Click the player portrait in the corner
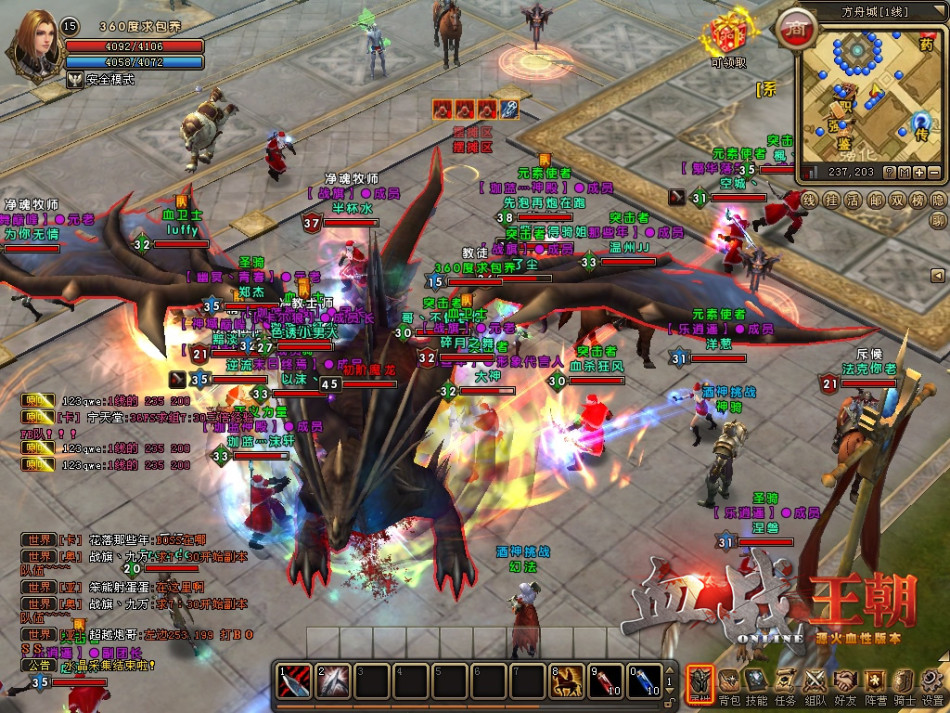950x713 pixels. click(35, 40)
